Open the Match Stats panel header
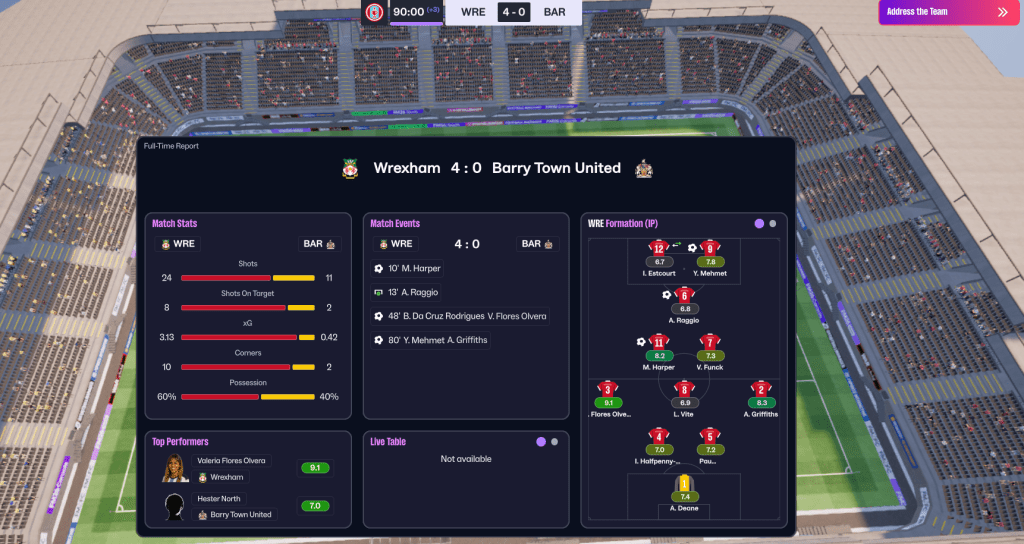This screenshot has width=1024, height=544. click(x=175, y=223)
